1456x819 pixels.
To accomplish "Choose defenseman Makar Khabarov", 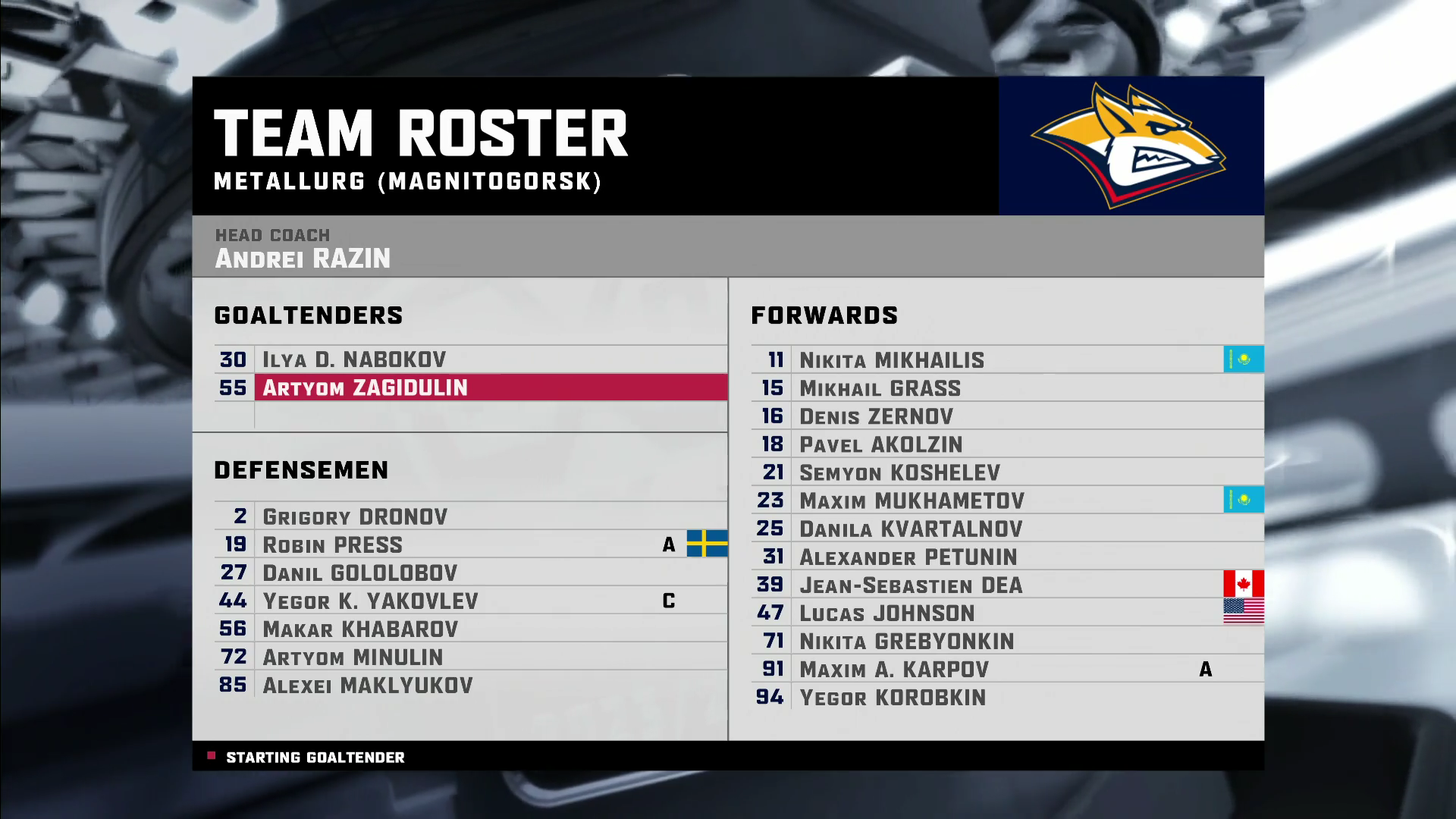I will 360,629.
